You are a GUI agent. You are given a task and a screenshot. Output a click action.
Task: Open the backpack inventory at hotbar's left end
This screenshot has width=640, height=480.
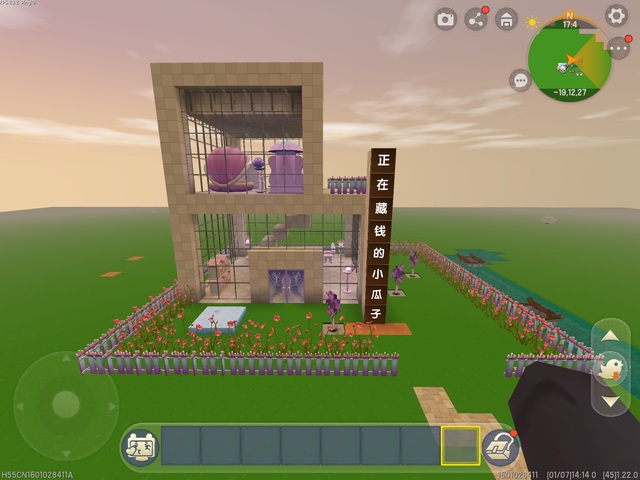click(x=139, y=446)
